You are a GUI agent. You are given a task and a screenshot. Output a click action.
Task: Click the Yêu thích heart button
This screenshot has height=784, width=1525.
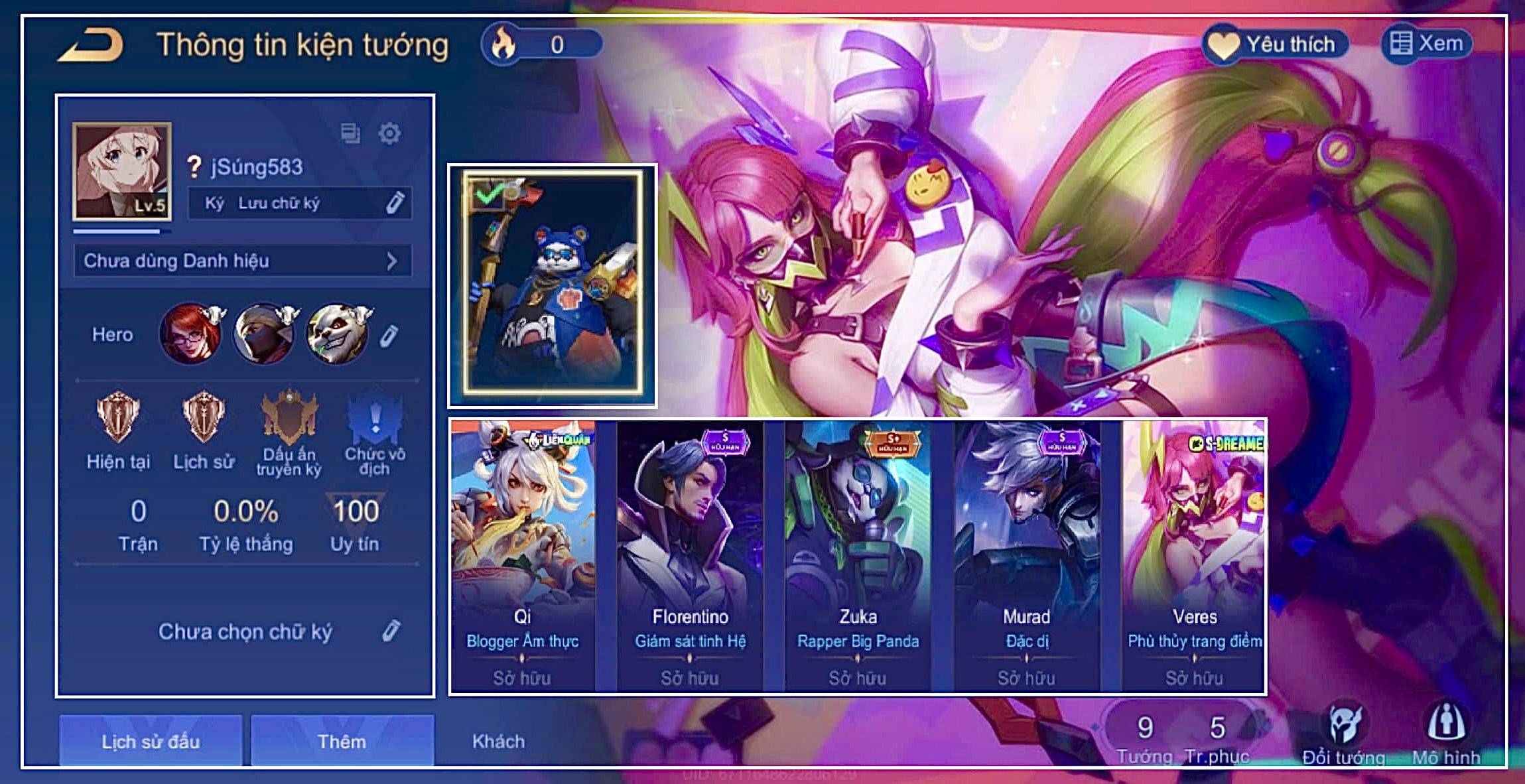click(1274, 44)
